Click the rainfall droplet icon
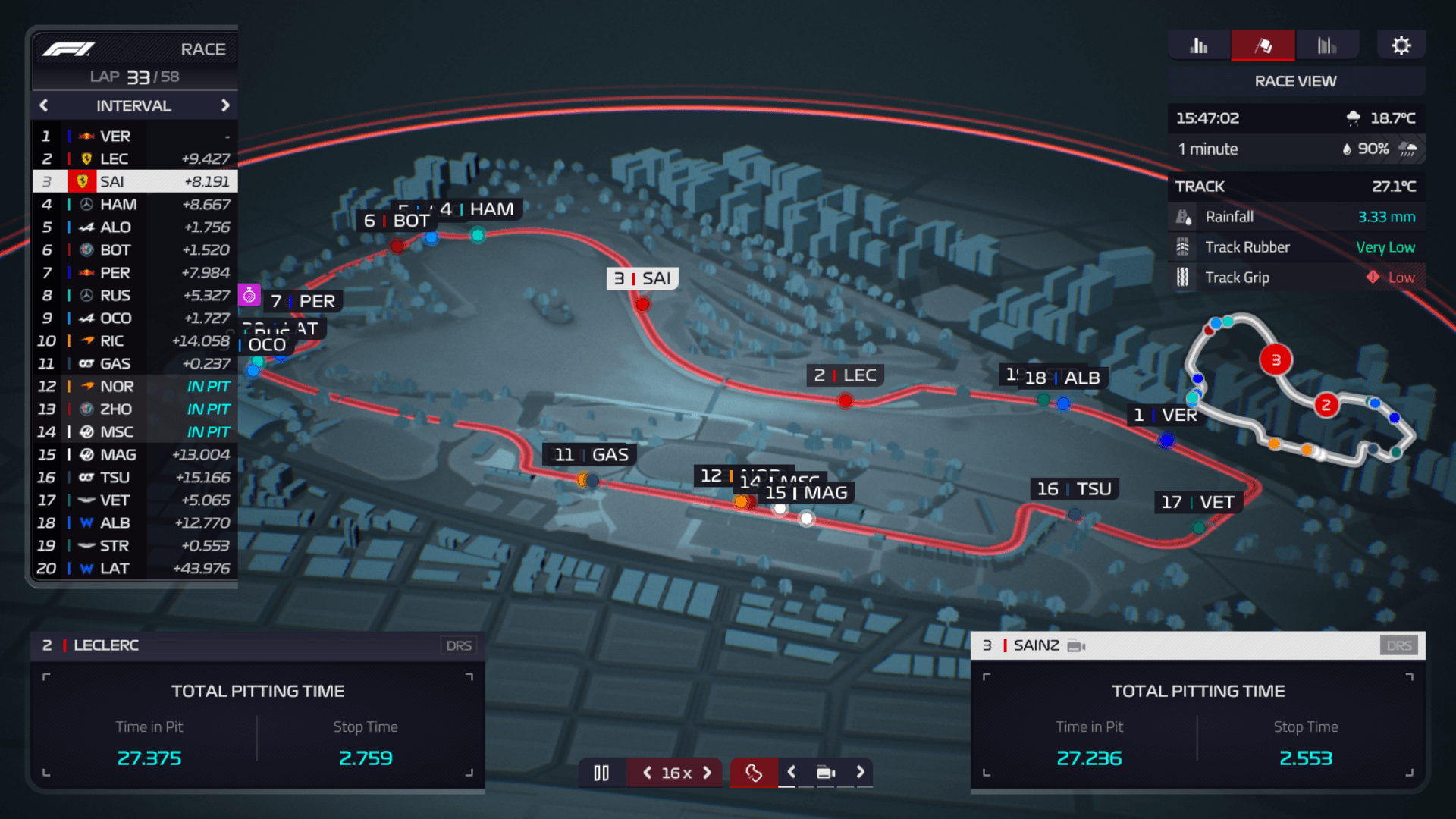Viewport: 1456px width, 819px height. pyautogui.click(x=1185, y=216)
